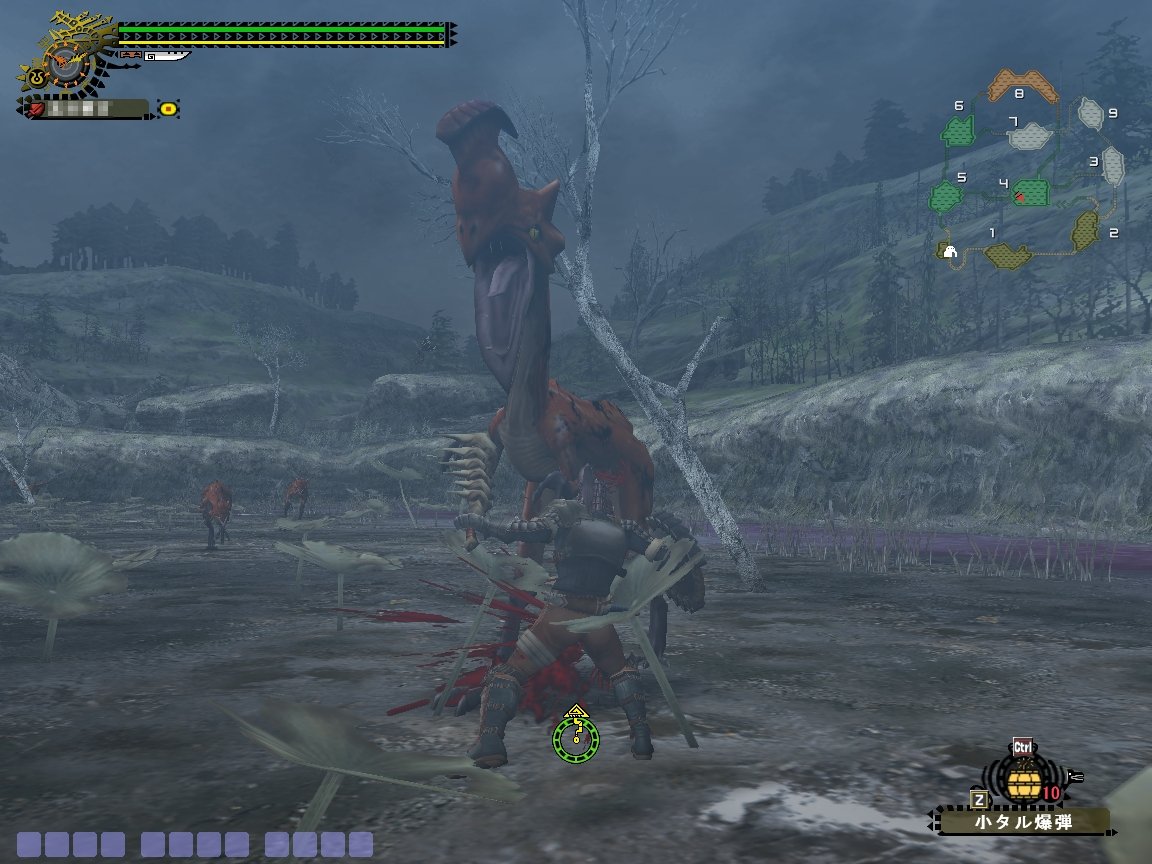Pick area 7 on the minimap
This screenshot has width=1152, height=864.
click(x=1030, y=135)
